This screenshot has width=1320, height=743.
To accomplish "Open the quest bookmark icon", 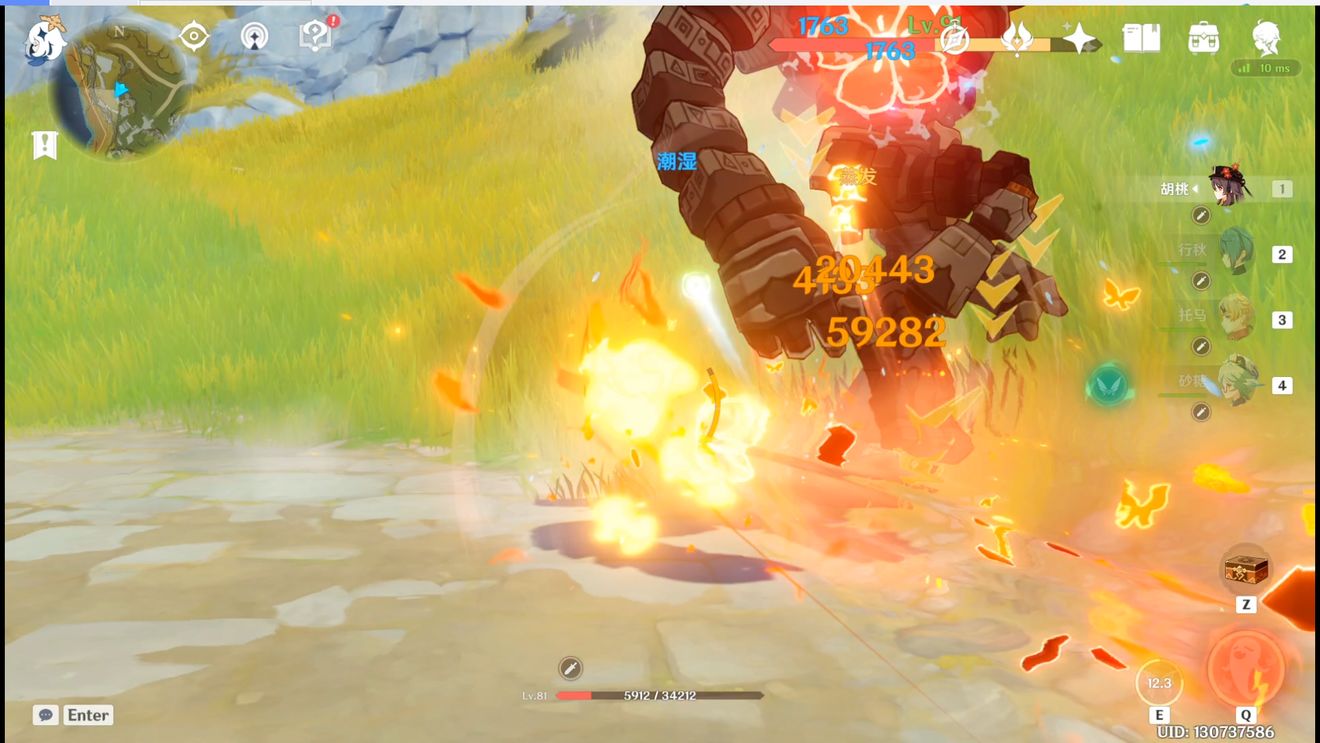I will [45, 145].
